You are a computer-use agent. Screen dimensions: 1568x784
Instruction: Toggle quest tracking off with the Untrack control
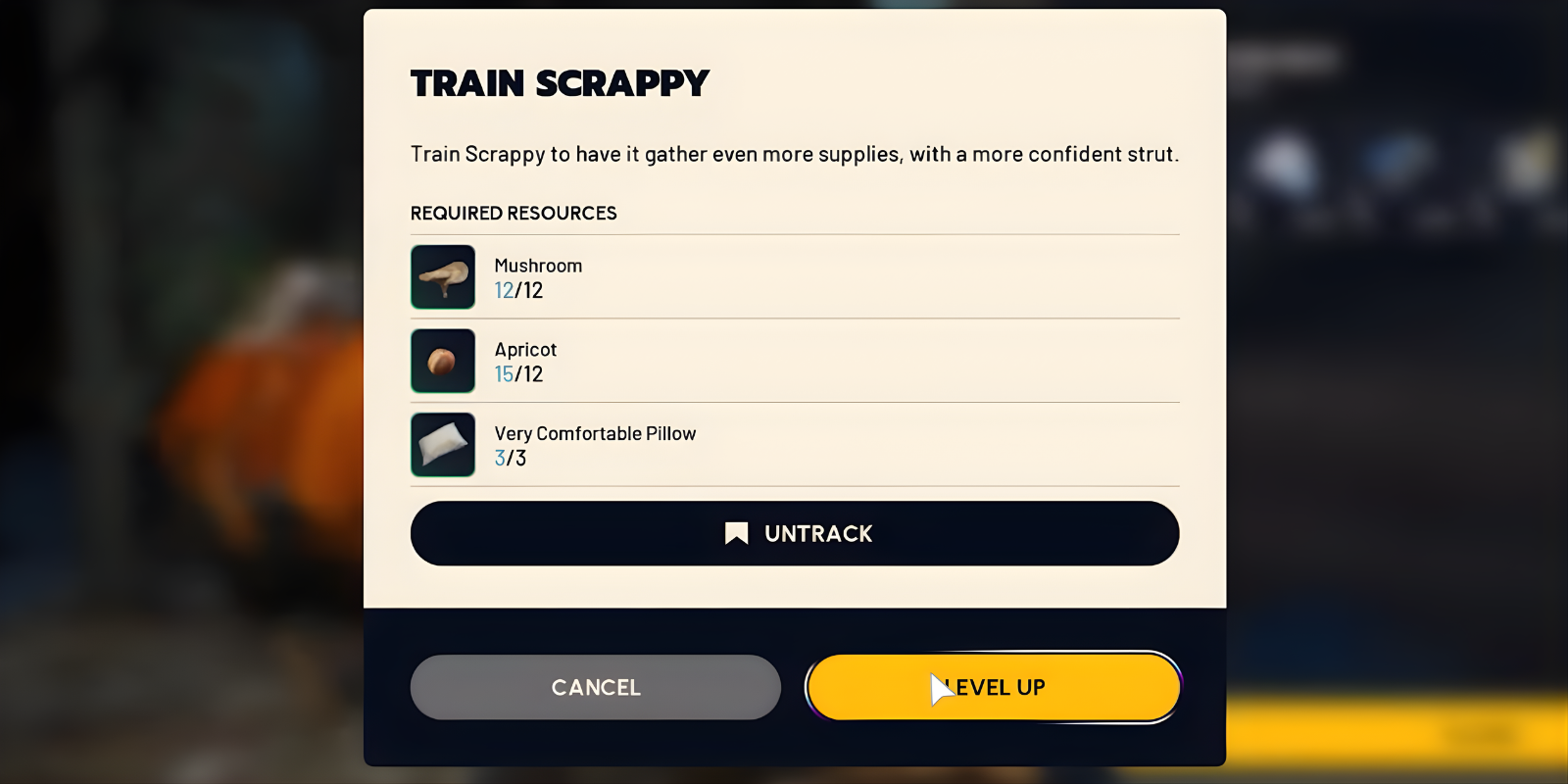(794, 533)
